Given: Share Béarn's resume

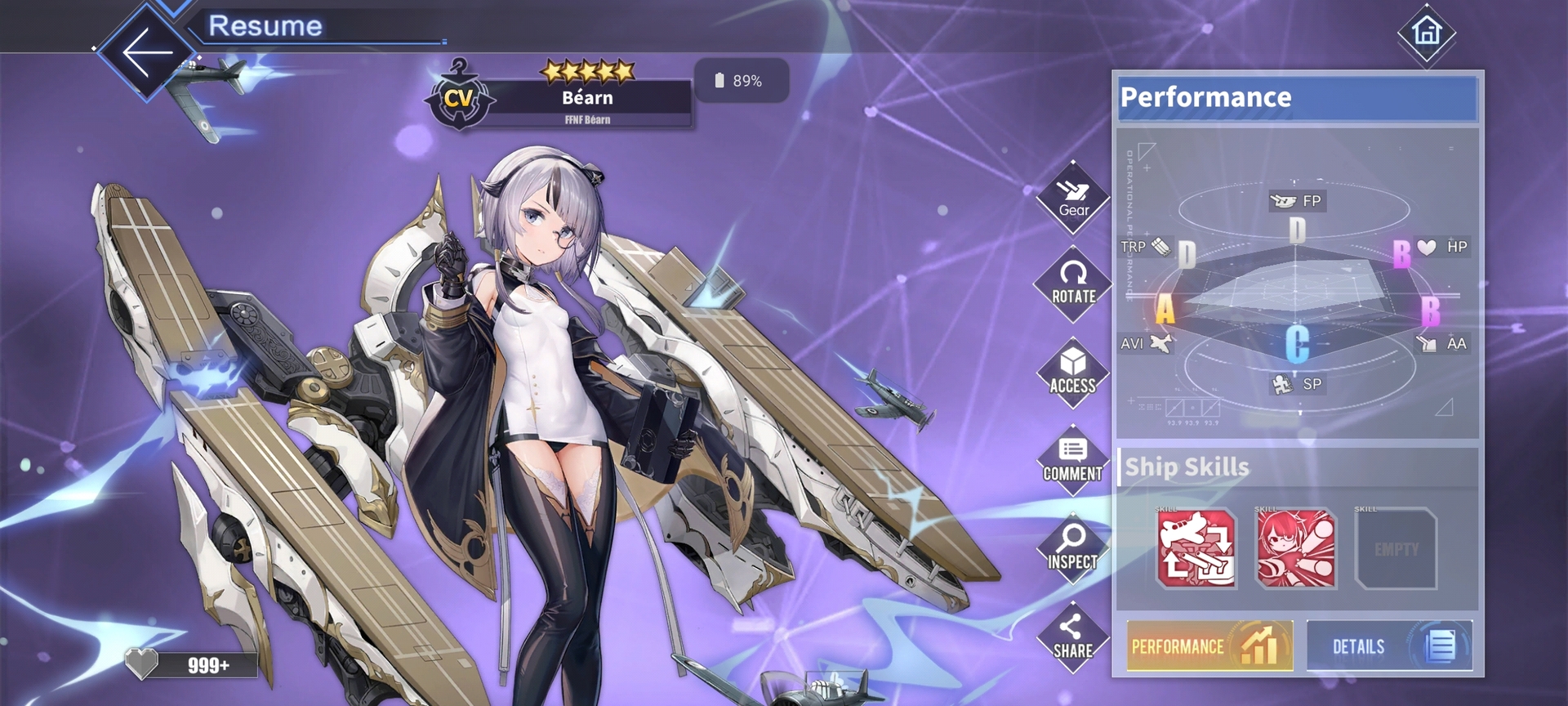Looking at the screenshot, I should click(x=1072, y=637).
